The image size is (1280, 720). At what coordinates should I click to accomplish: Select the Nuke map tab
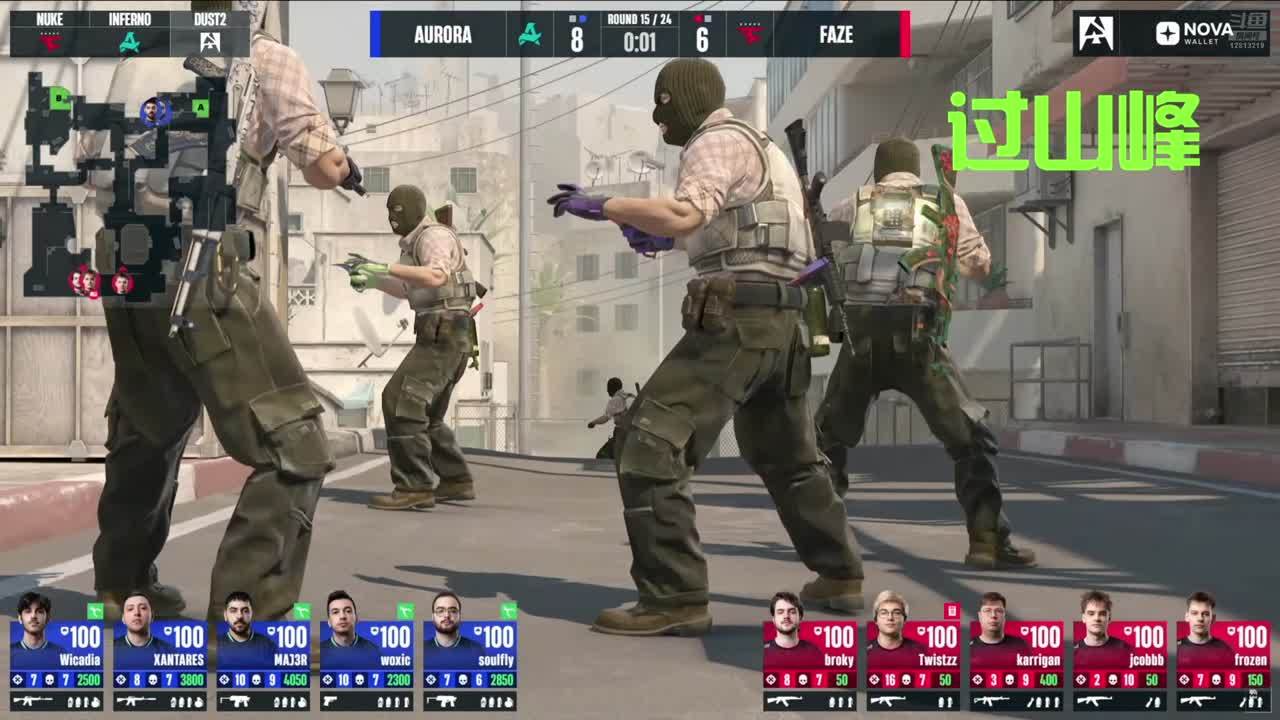[x=49, y=33]
